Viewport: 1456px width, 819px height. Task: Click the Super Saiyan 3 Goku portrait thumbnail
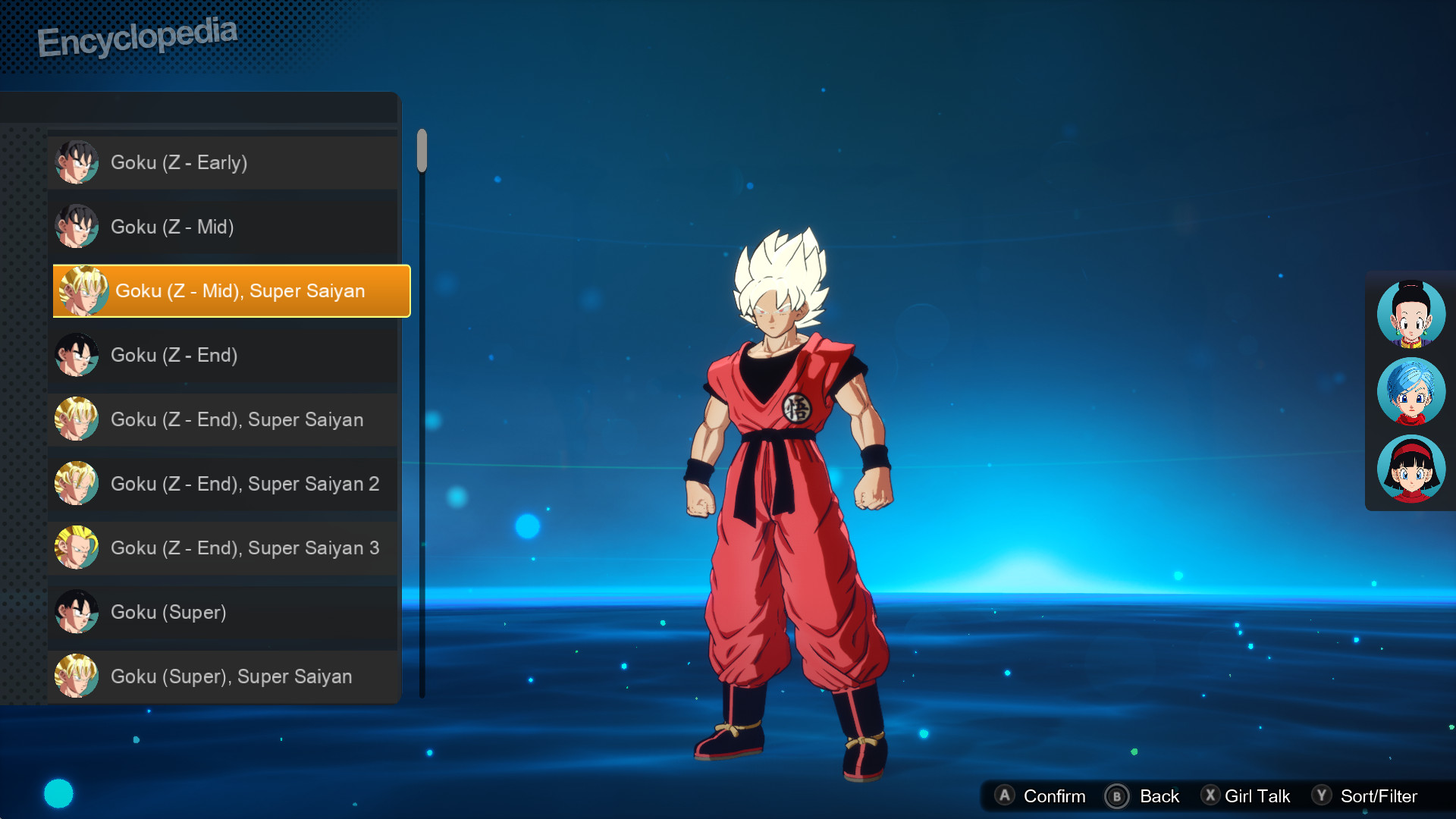click(x=77, y=548)
